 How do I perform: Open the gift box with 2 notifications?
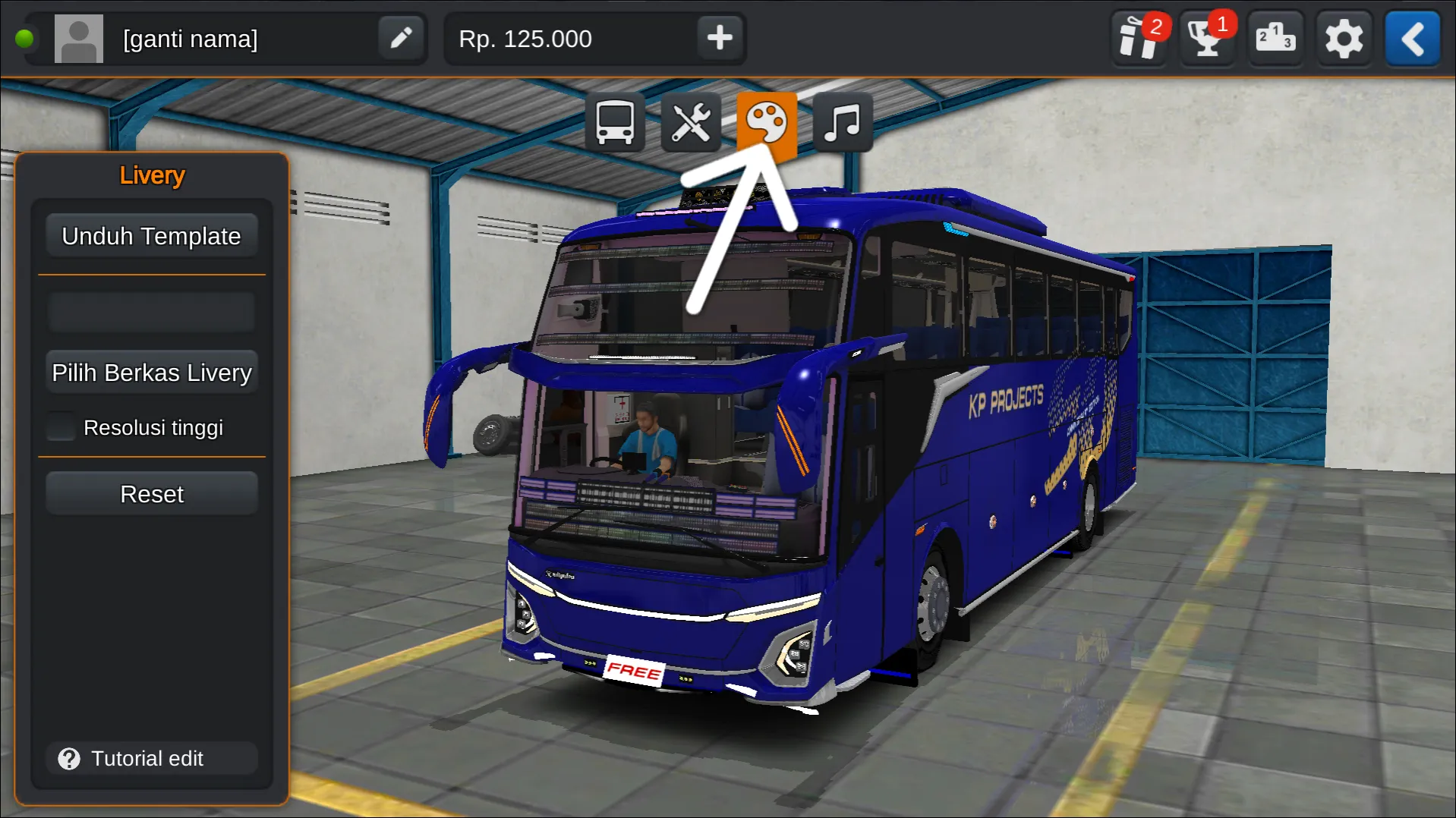pyautogui.click(x=1137, y=38)
